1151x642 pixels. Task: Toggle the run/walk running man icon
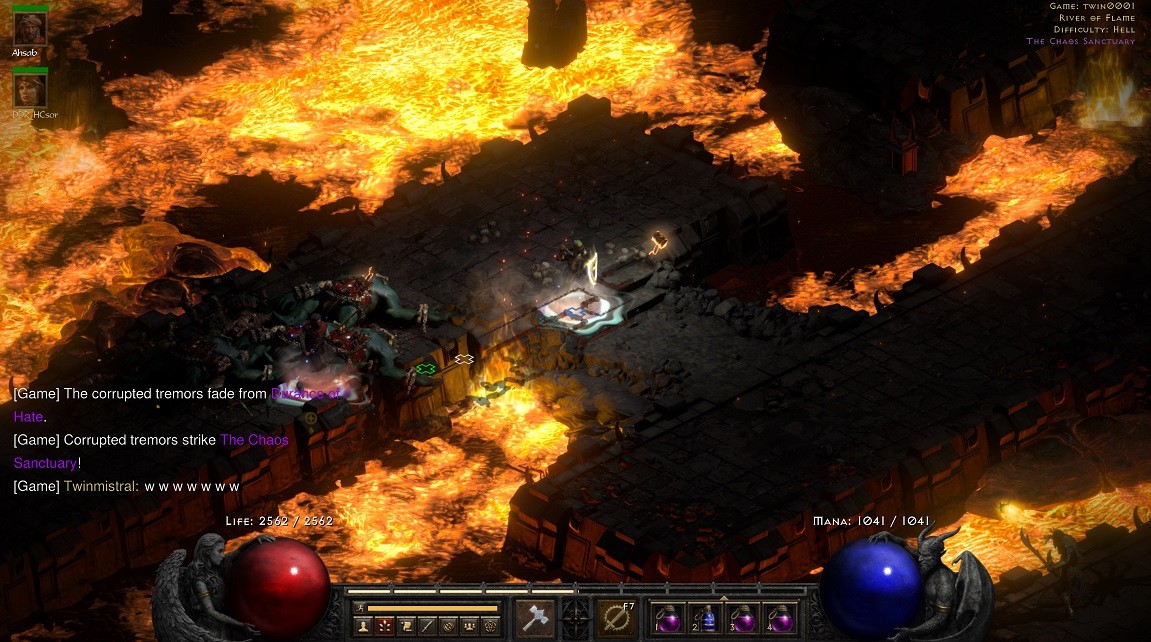358,607
